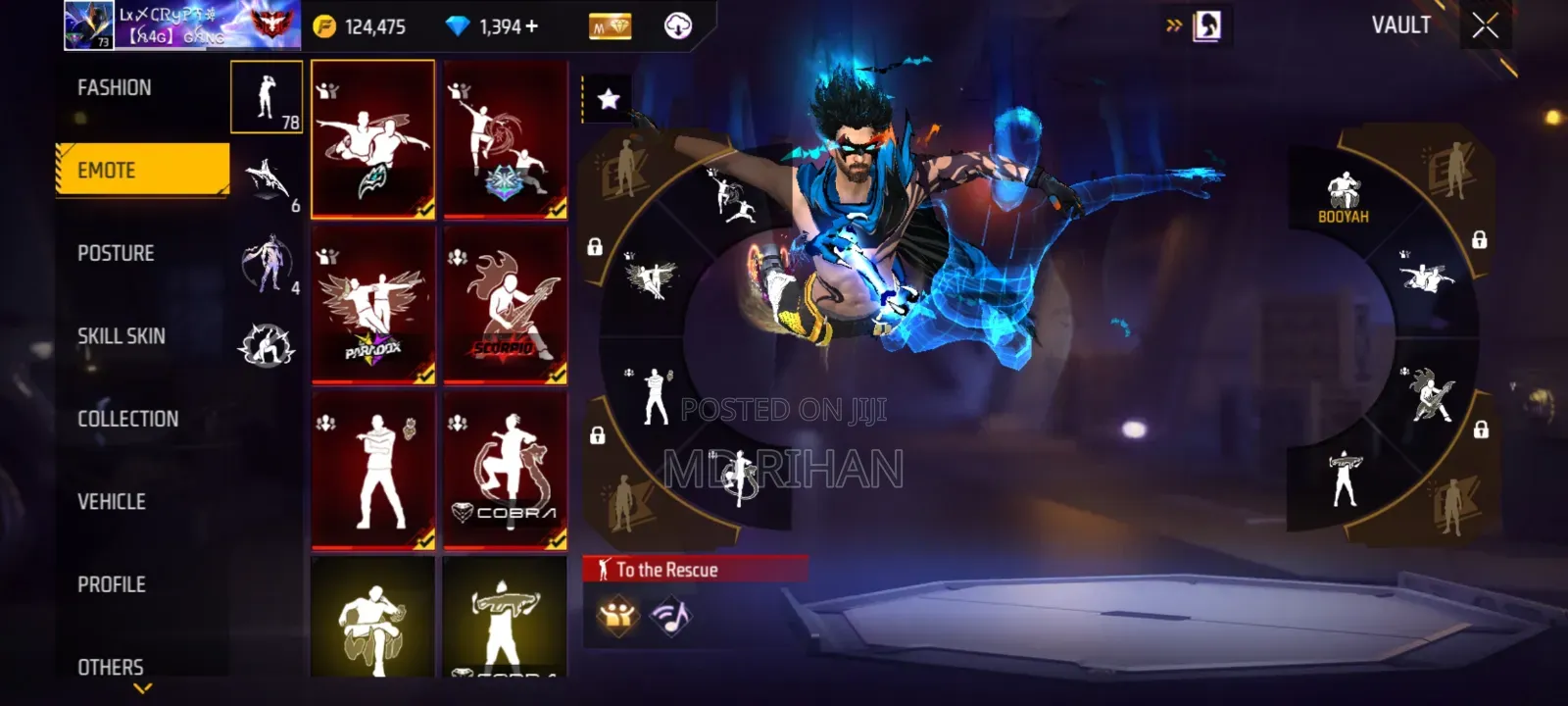The width and height of the screenshot is (1568, 706).
Task: Close the Vault screen
Action: pos(1485,26)
